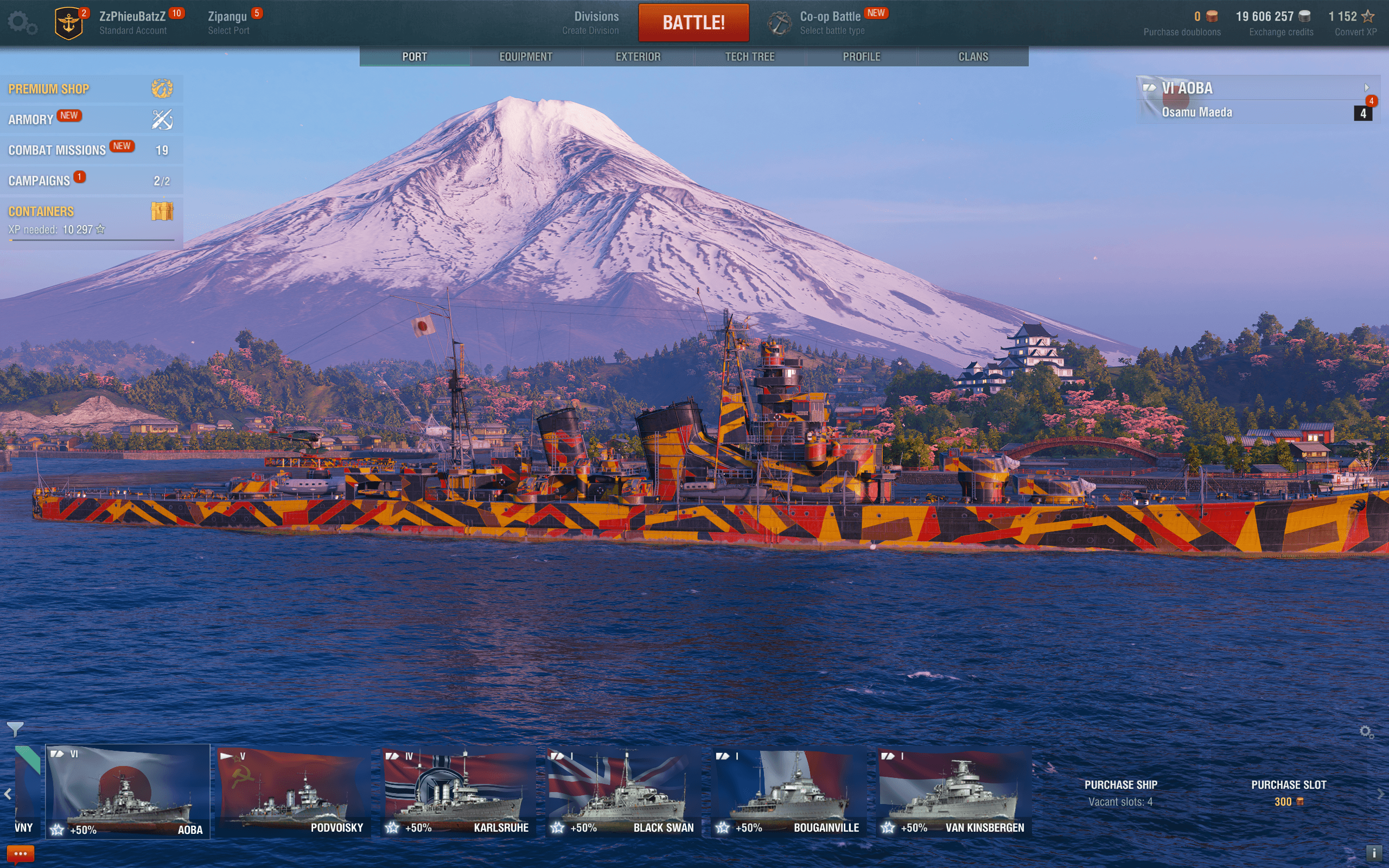Select battle type via Co-op Battle
The image size is (1389, 868).
(831, 23)
